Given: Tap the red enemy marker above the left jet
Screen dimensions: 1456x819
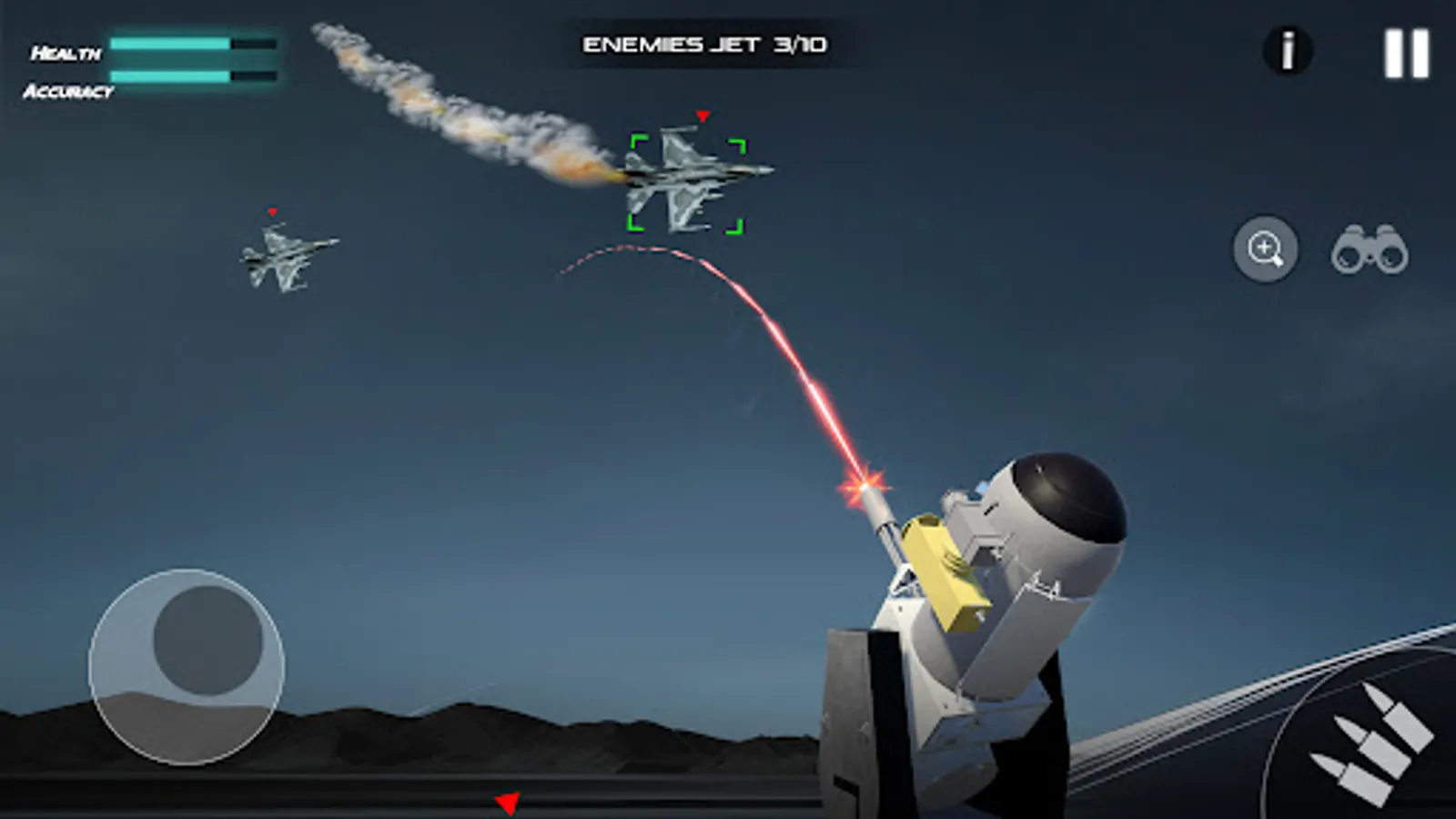Looking at the screenshot, I should (x=272, y=210).
